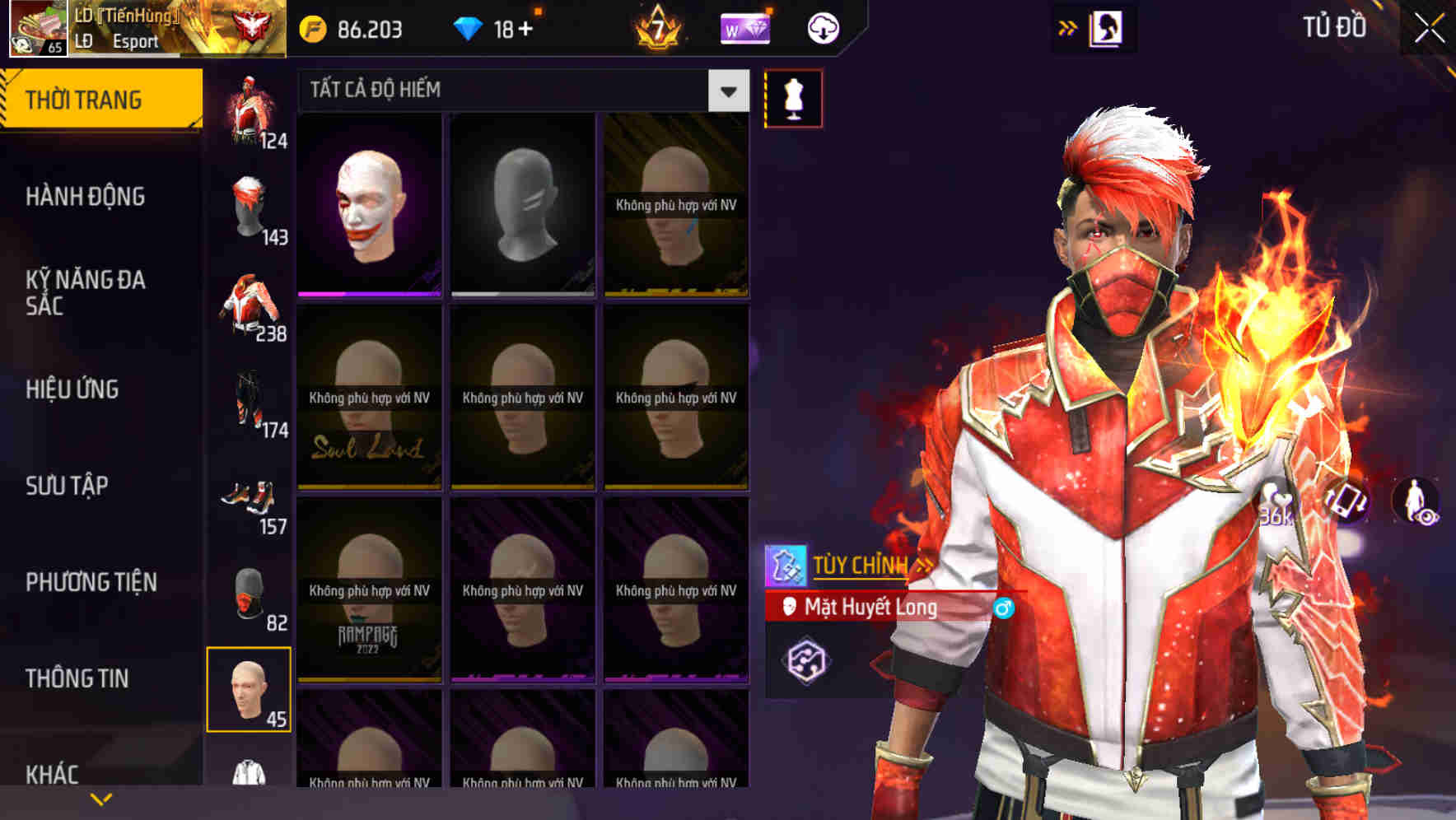
Task: Click the cloud download icon in top bar
Action: (823, 27)
